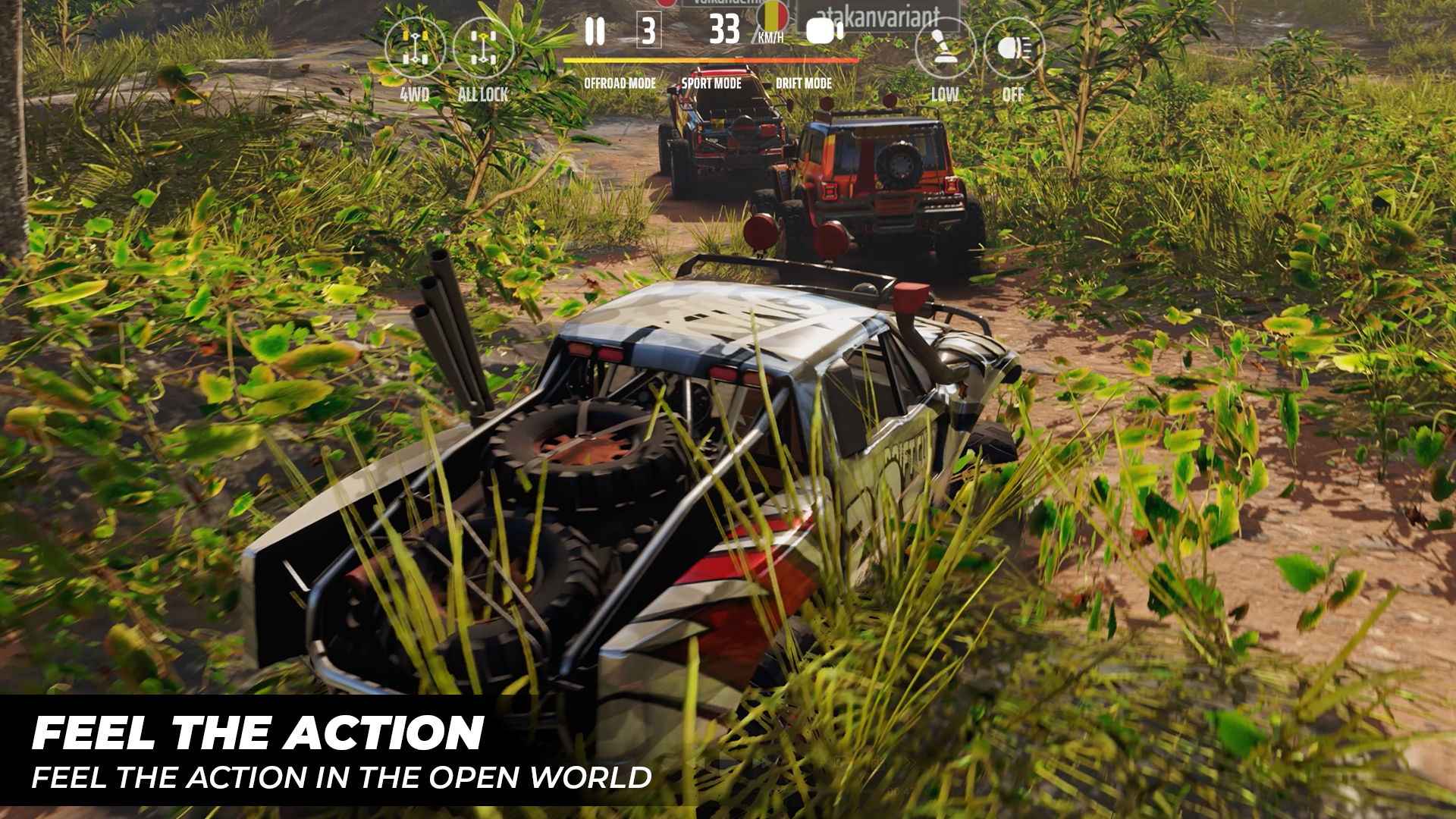Switch drive mode to SPORT MODE

(x=711, y=83)
